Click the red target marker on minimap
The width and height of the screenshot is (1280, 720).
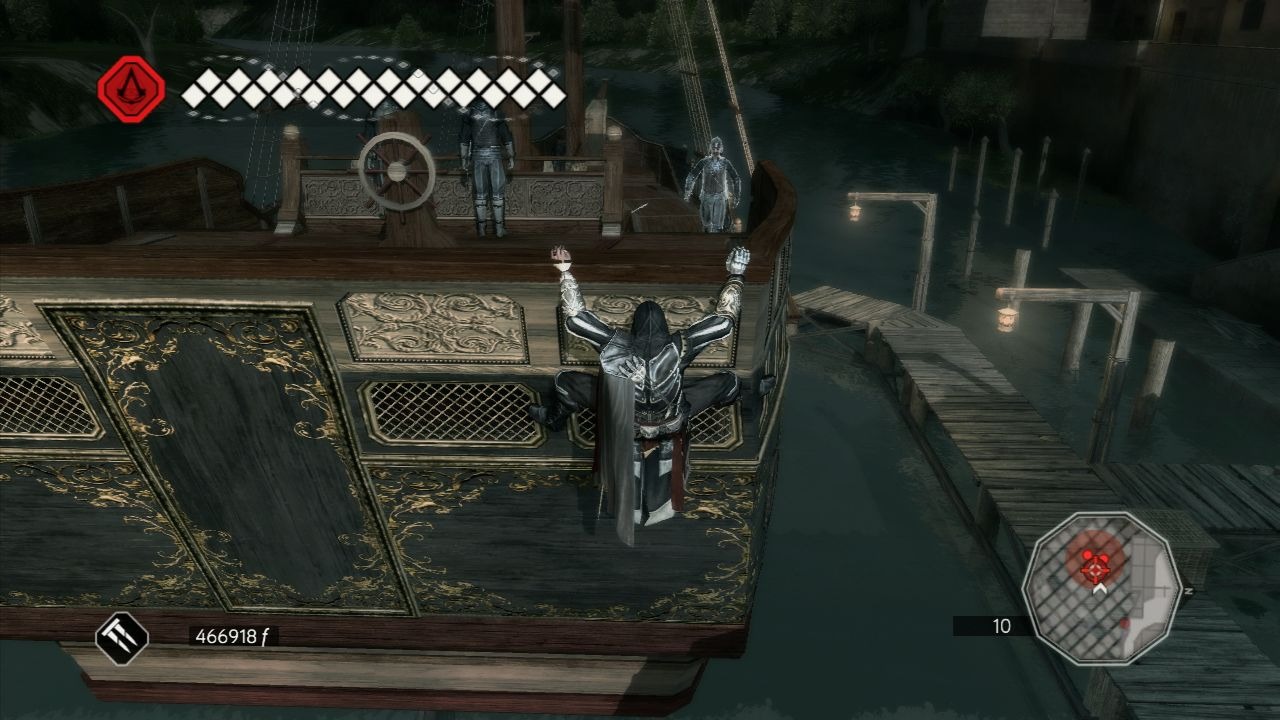[x=1097, y=568]
